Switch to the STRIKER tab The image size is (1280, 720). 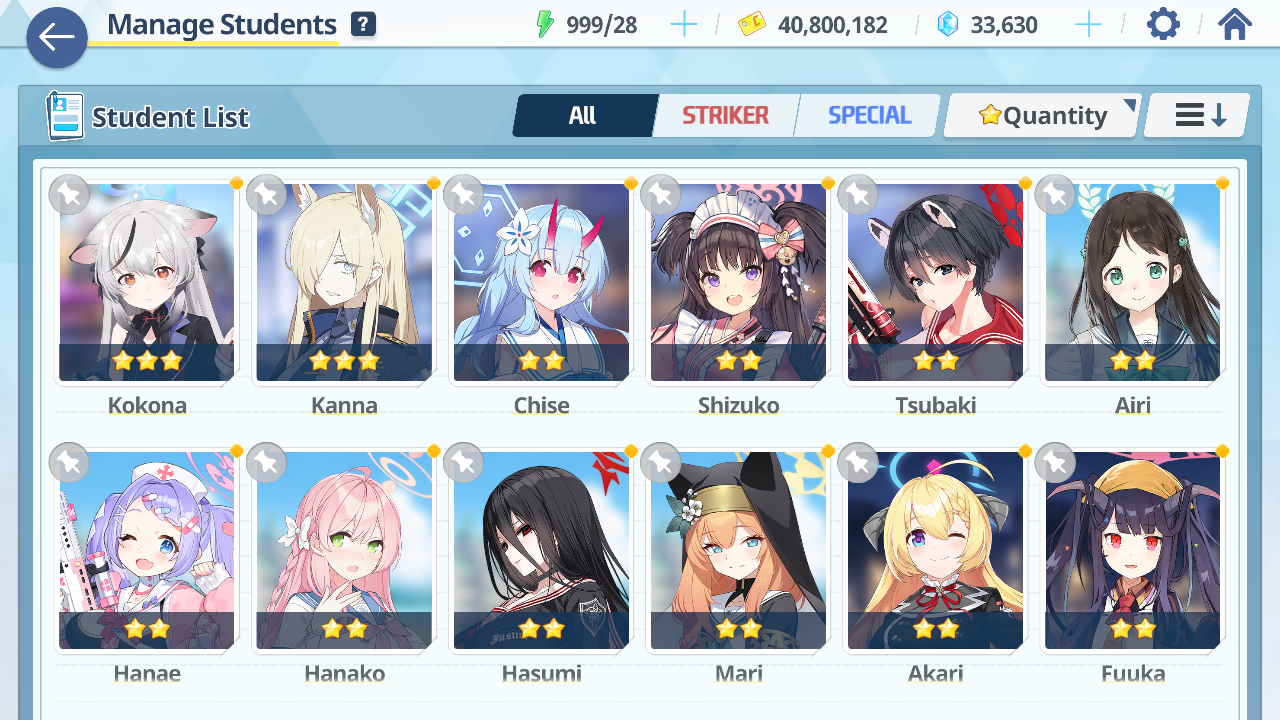click(725, 116)
